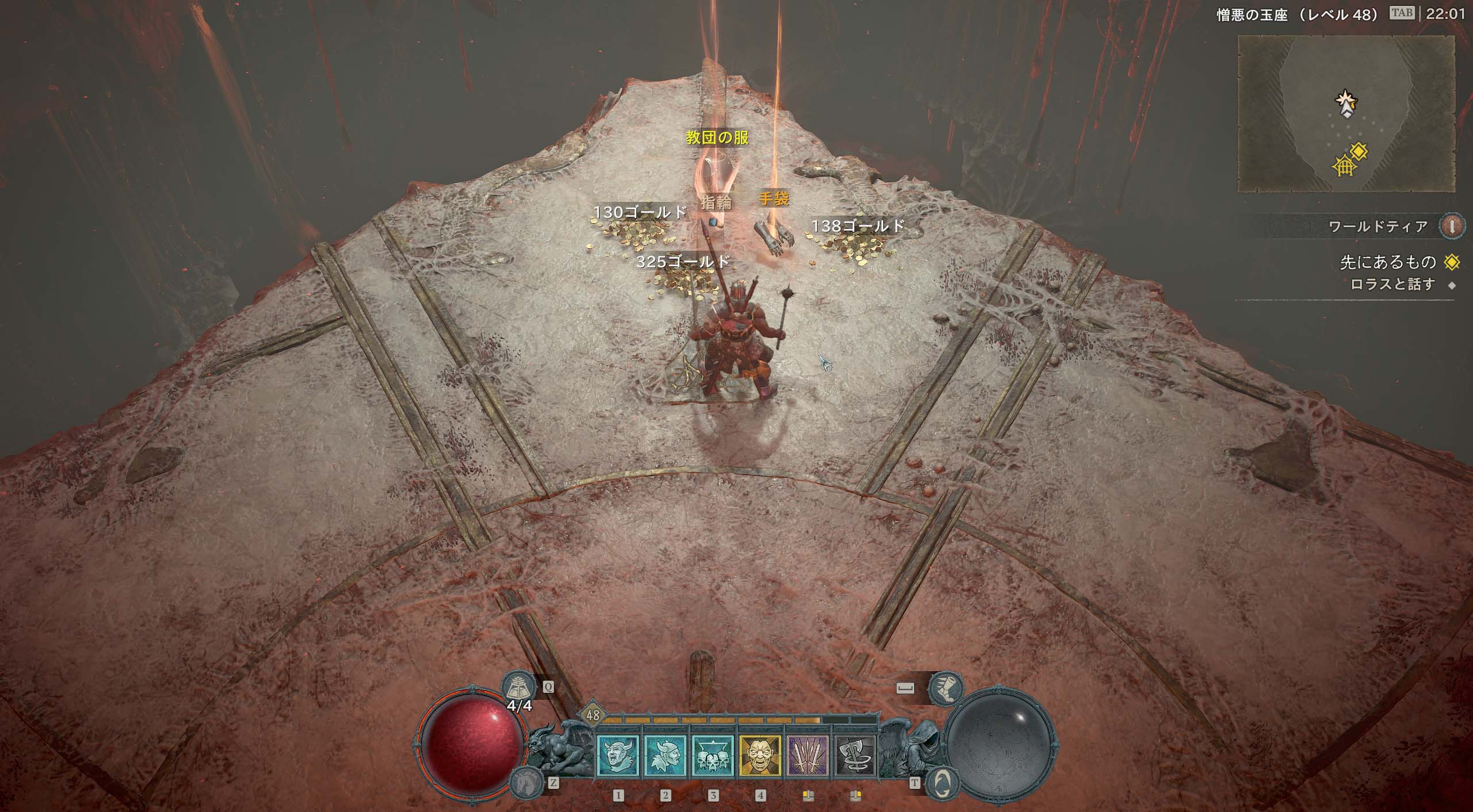Pick up the 教団の服 item label
Viewport: 1473px width, 812px height.
click(x=717, y=137)
